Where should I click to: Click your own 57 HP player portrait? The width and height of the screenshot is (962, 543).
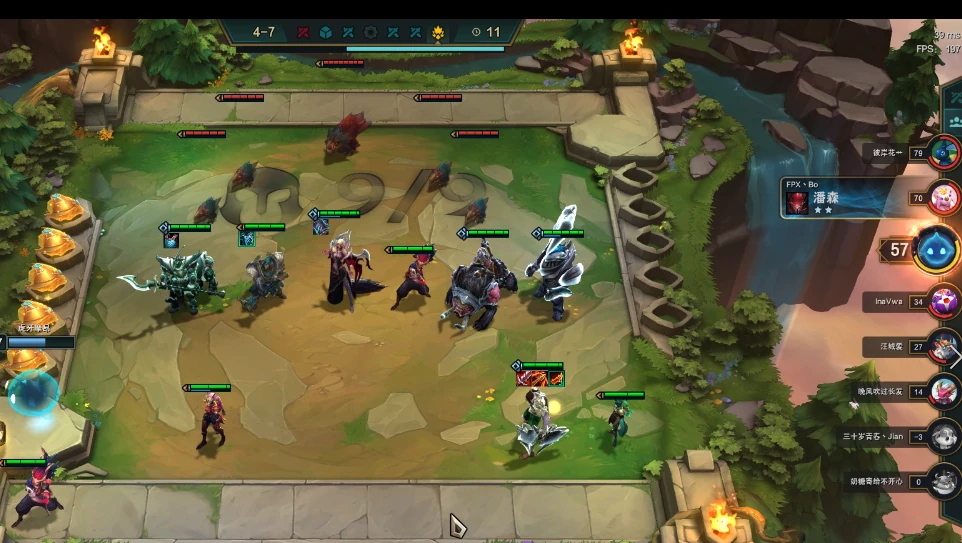(x=937, y=249)
